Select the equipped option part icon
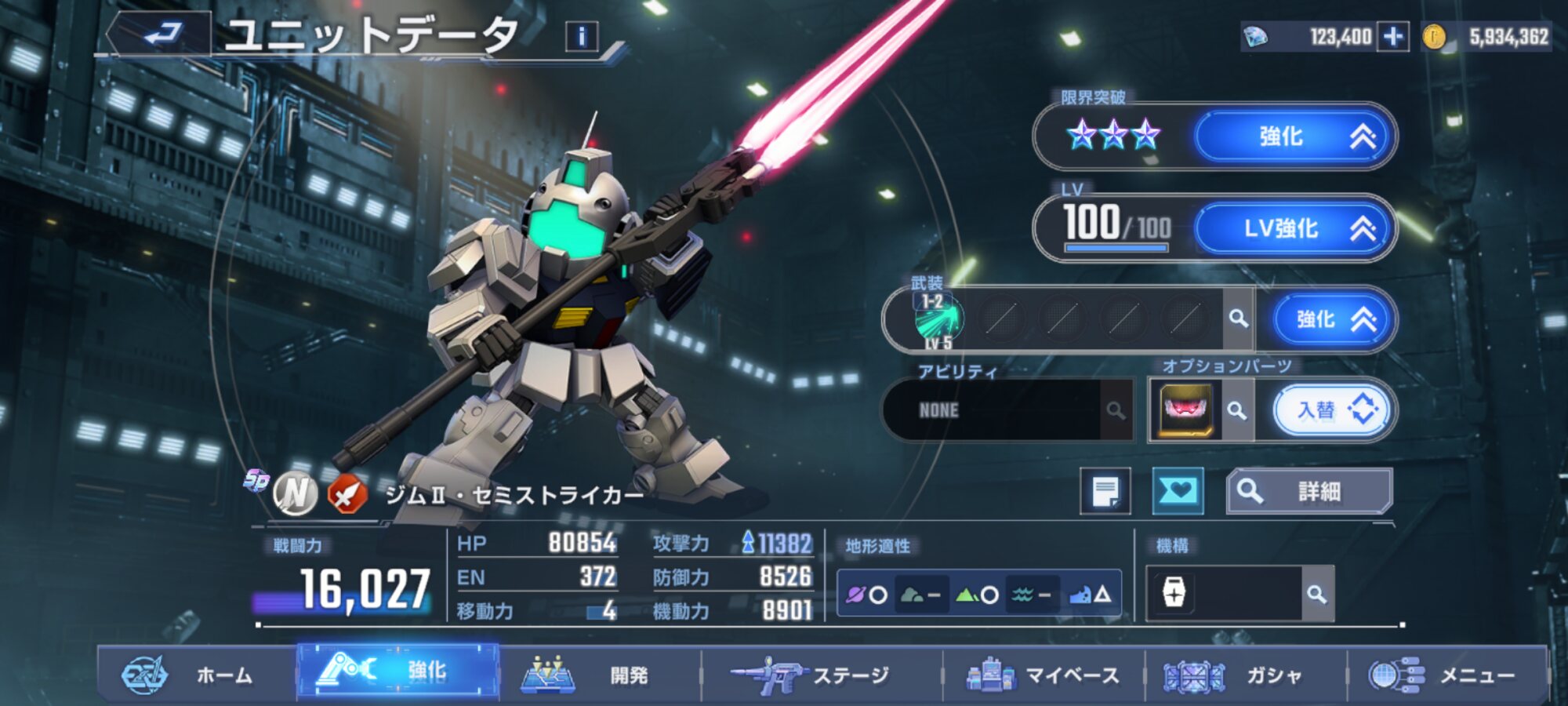The image size is (1568, 706). click(1185, 410)
